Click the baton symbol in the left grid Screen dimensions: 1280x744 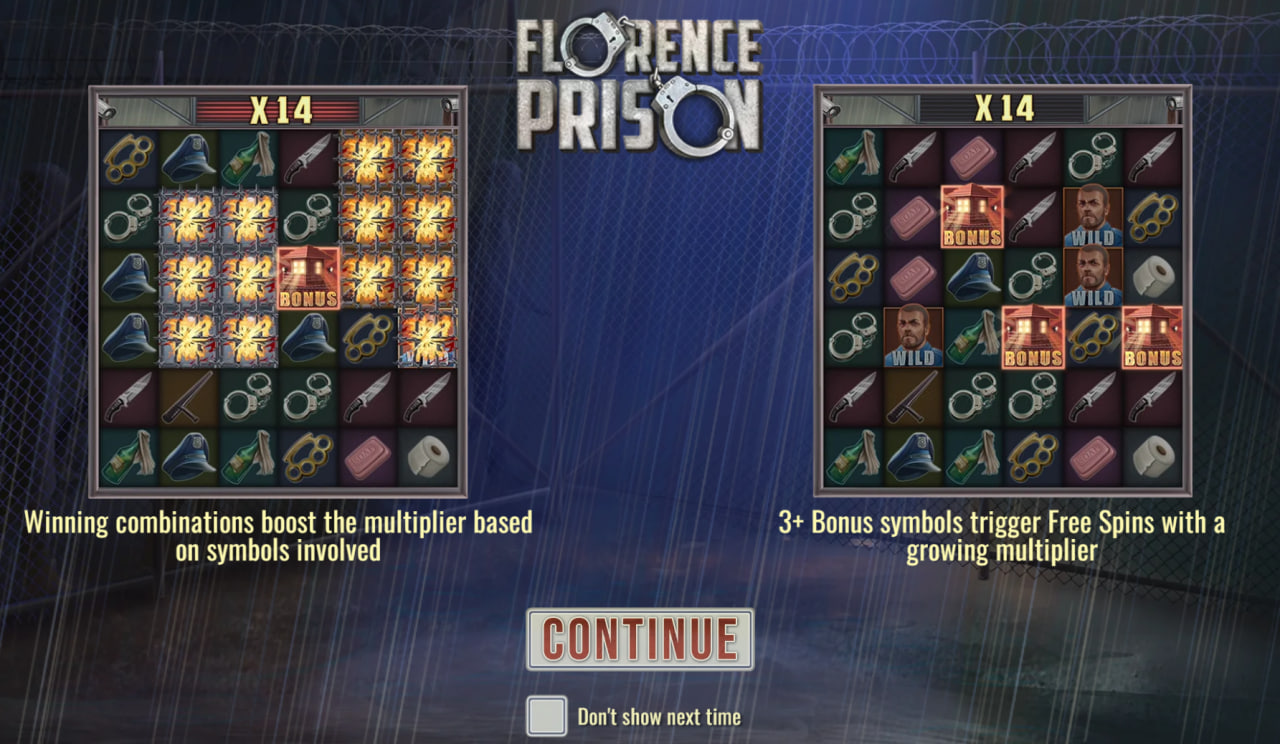pyautogui.click(x=189, y=398)
